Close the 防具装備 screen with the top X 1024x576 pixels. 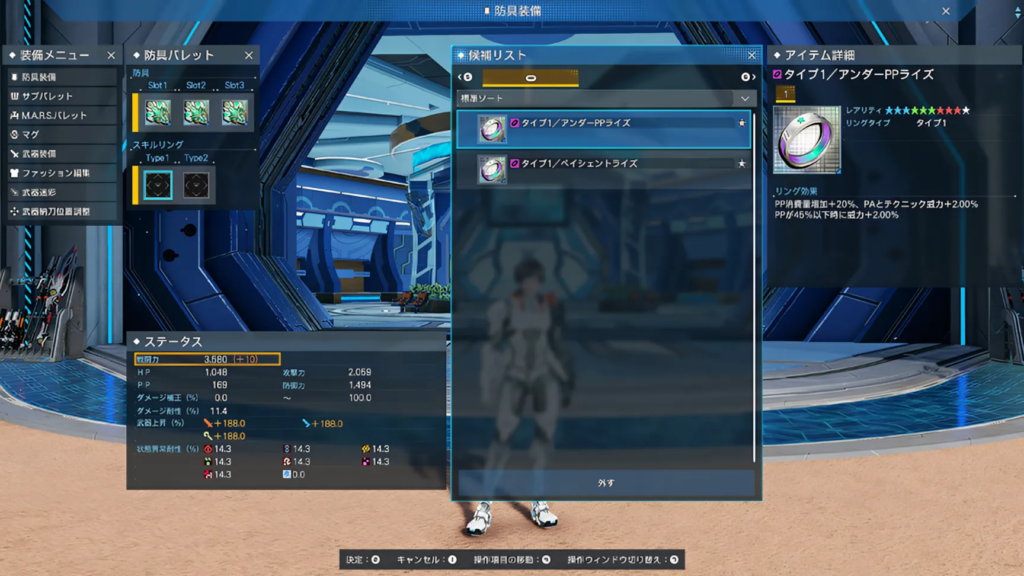[946, 11]
